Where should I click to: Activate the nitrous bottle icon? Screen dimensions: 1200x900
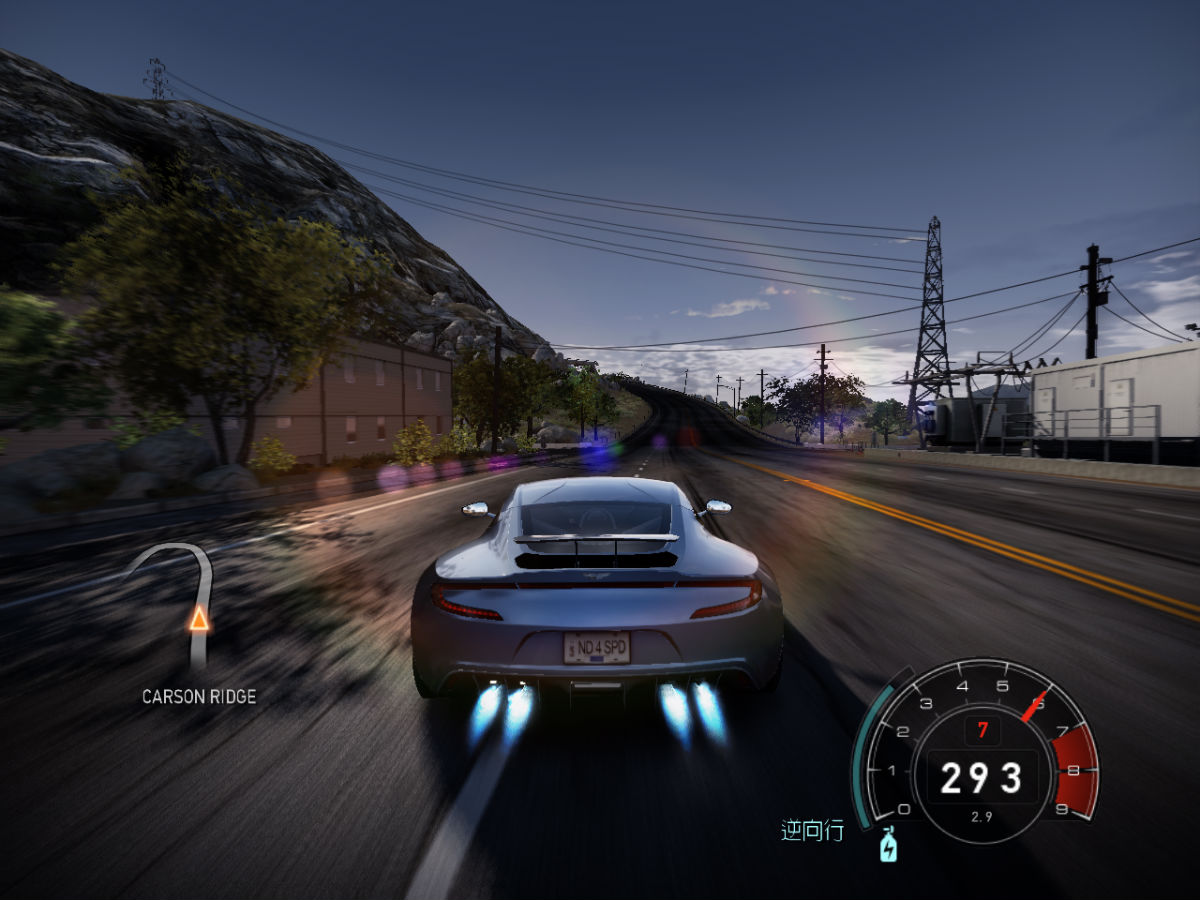[888, 846]
